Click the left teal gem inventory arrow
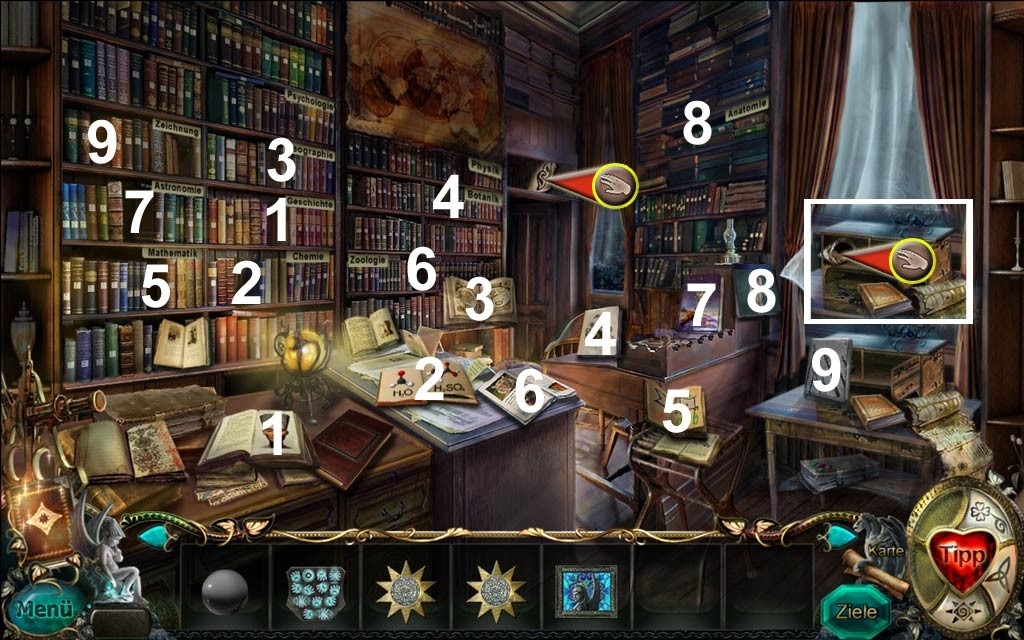This screenshot has width=1024, height=640. (153, 537)
